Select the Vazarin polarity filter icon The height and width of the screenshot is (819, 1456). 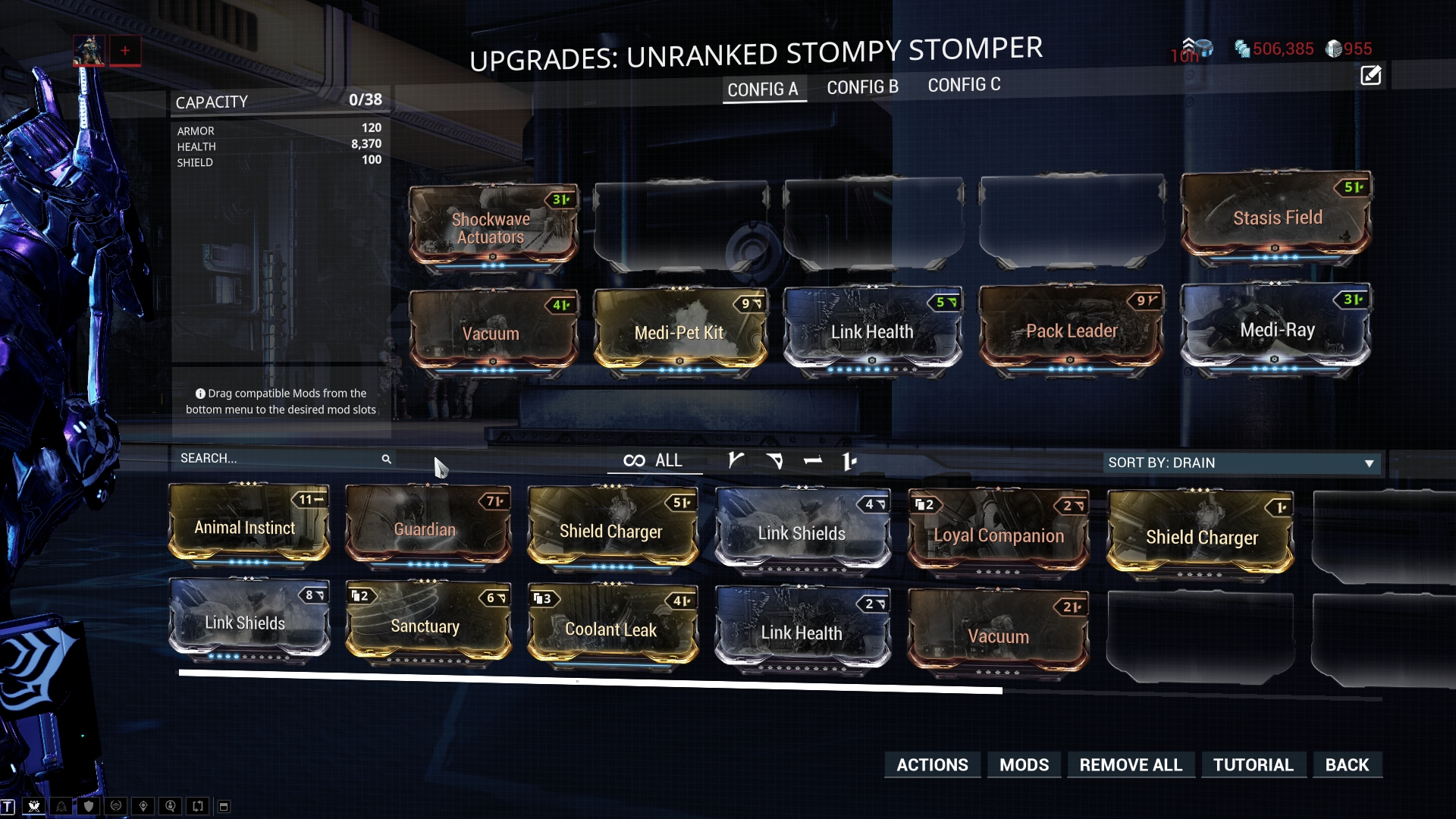tap(777, 460)
